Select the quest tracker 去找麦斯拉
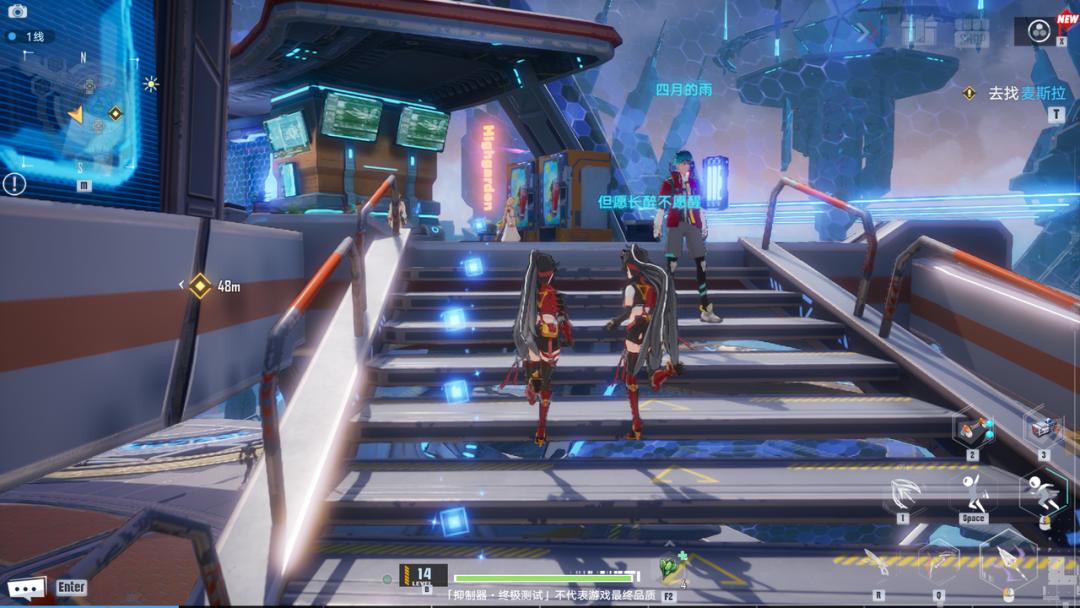The image size is (1080, 608). (1026, 93)
